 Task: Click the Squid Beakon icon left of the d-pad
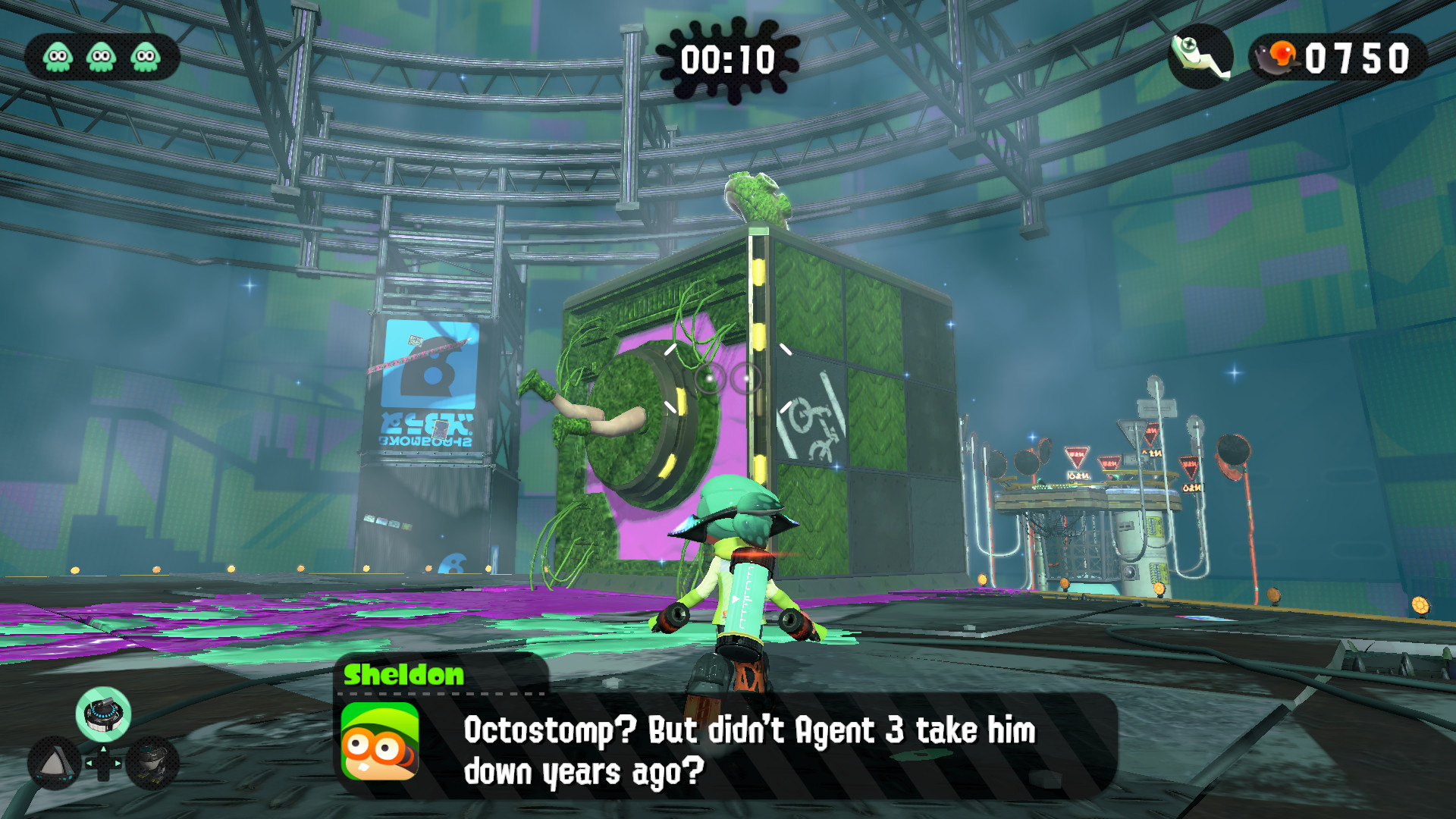pos(55,762)
